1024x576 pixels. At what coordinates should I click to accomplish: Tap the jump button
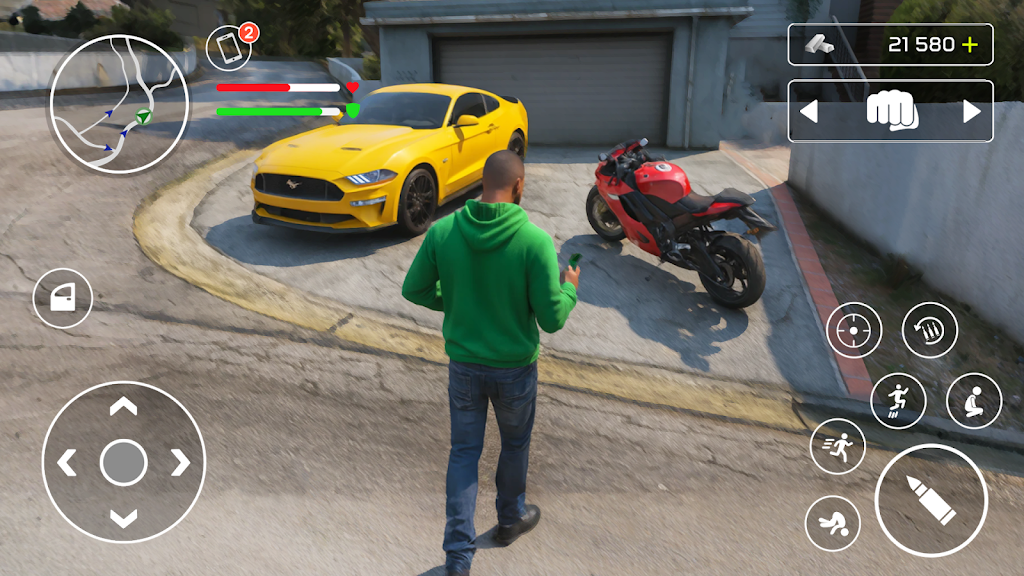[898, 401]
